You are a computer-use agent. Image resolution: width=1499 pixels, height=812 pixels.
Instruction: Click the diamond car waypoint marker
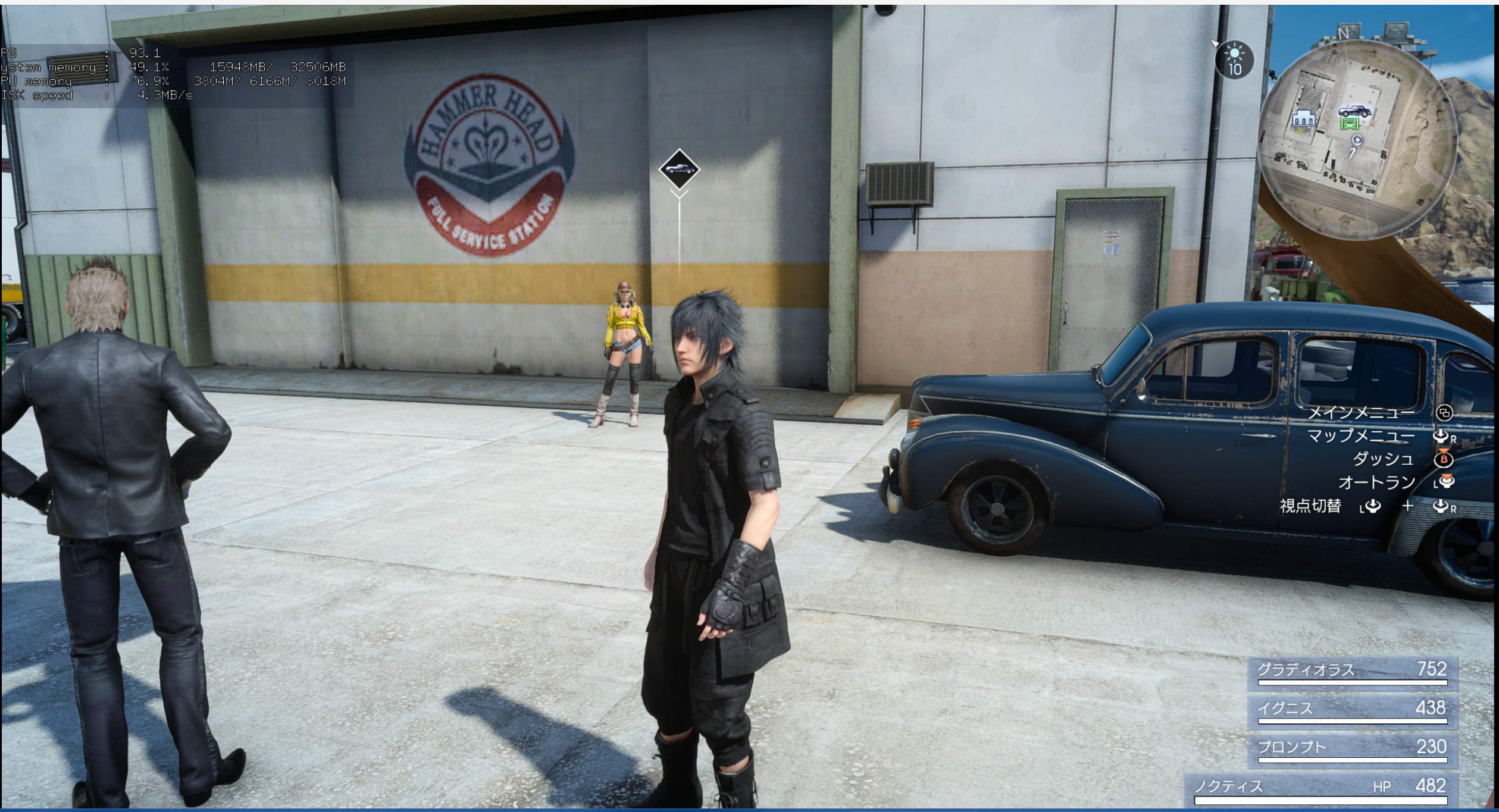(679, 169)
